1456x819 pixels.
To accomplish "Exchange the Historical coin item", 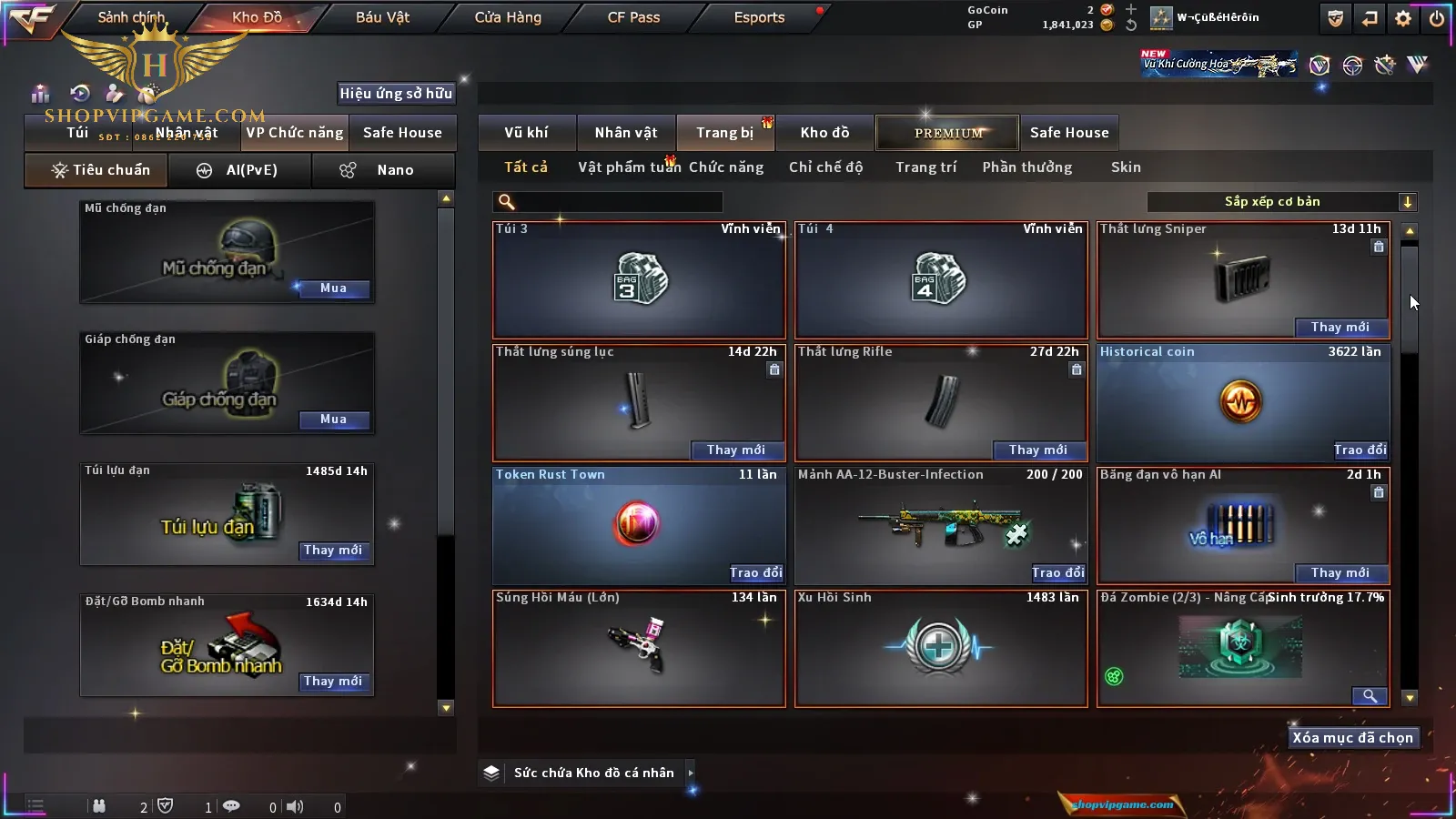I will coord(1360,450).
